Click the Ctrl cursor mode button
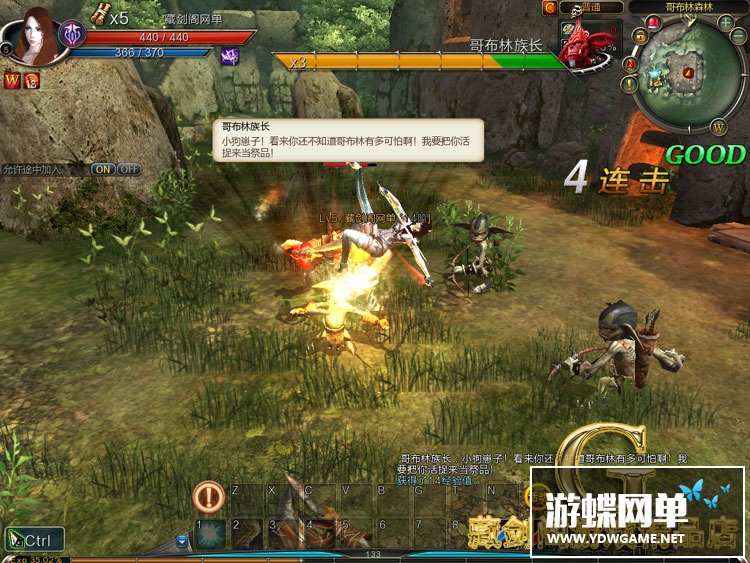The width and height of the screenshot is (750, 563). 34,541
